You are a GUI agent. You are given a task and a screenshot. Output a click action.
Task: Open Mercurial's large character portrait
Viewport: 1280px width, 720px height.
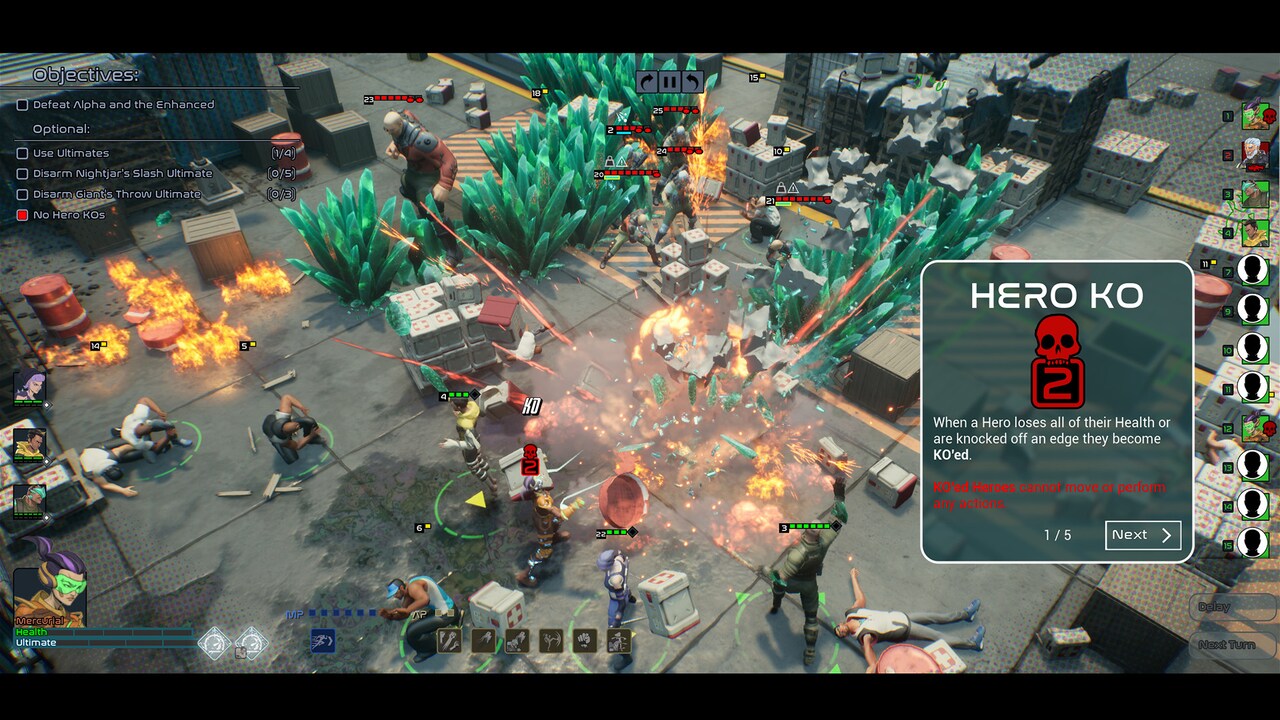[49, 583]
